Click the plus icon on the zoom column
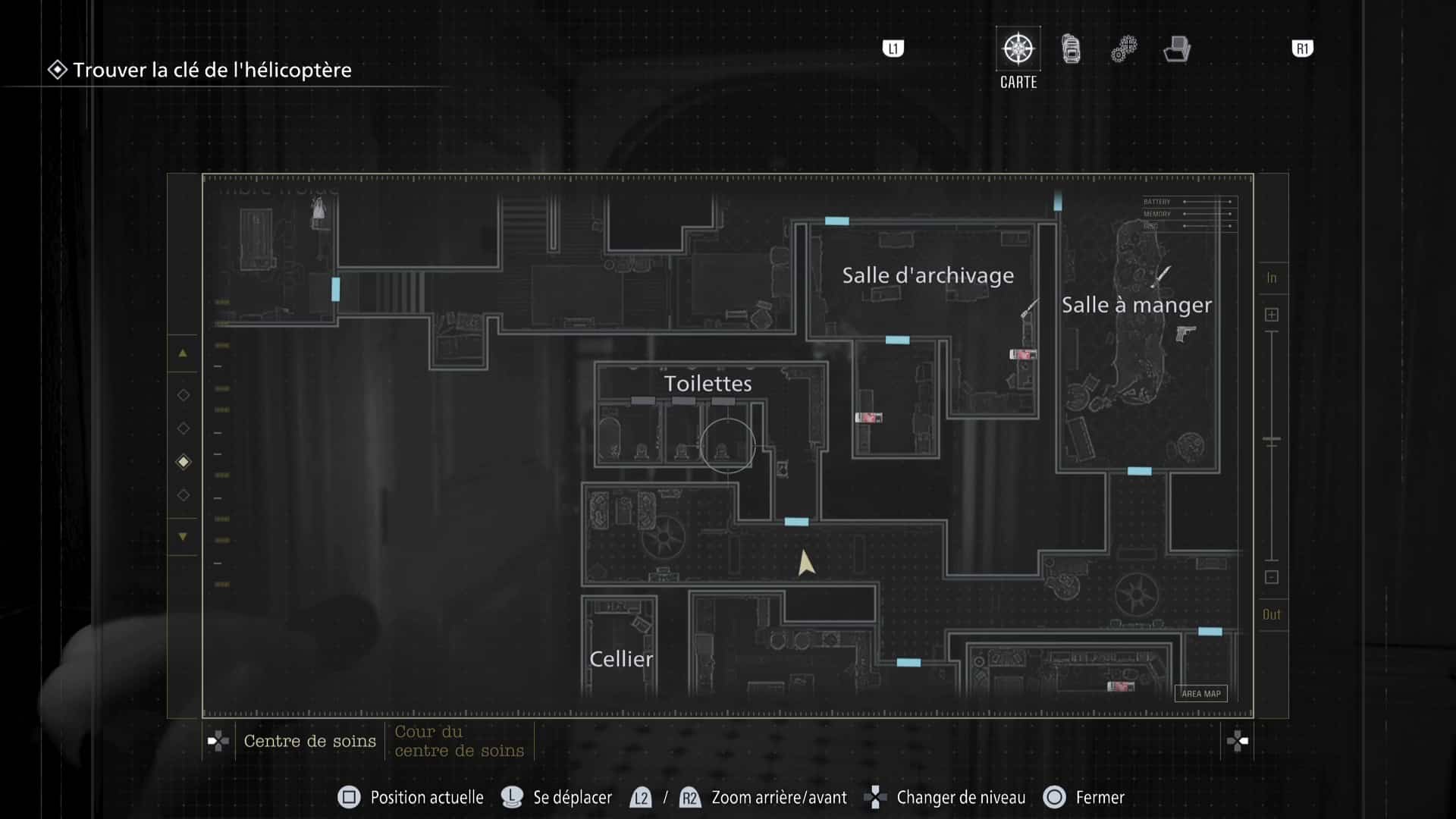 click(1272, 314)
